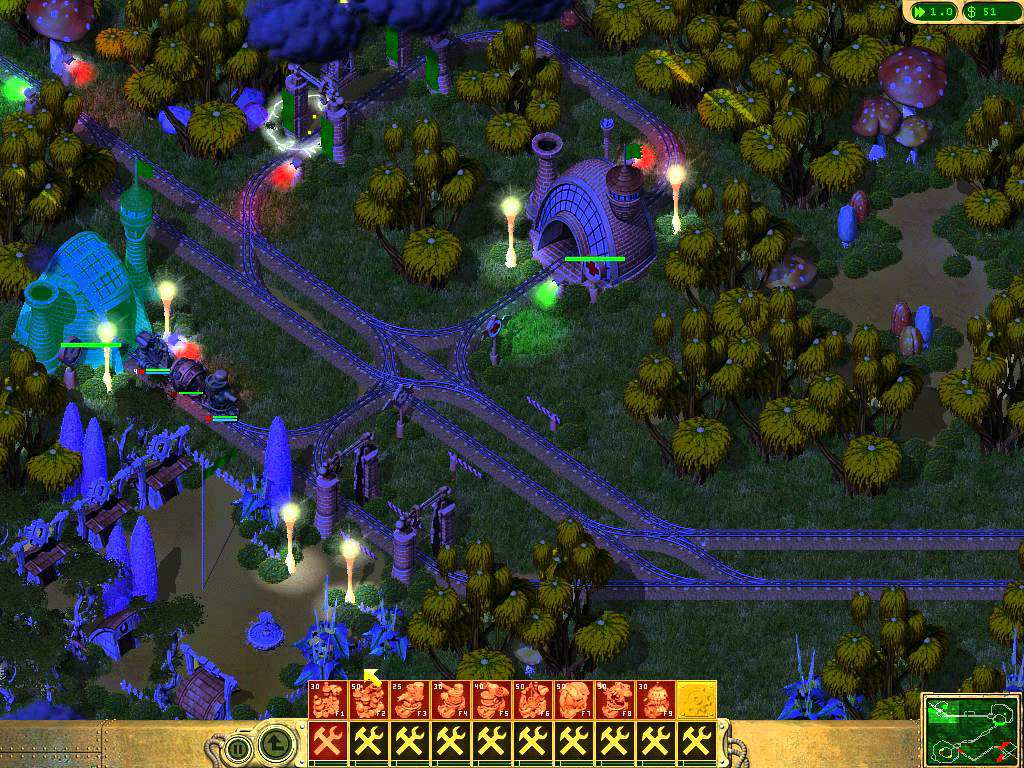Pick the F7 unit card

pyautogui.click(x=573, y=700)
